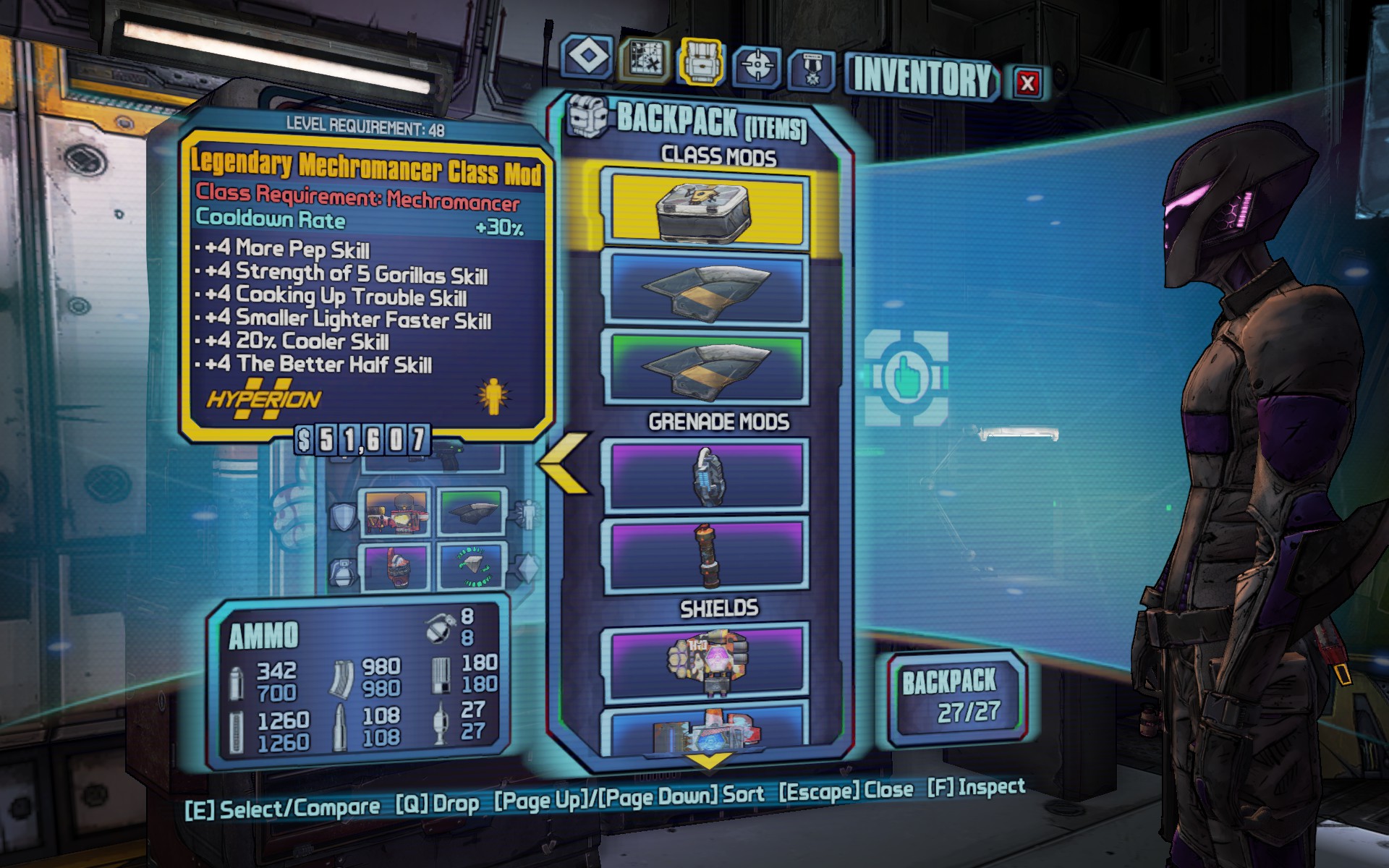The image size is (1389, 868).
Task: Open the Skills tab with crosshair icon
Action: (757, 66)
